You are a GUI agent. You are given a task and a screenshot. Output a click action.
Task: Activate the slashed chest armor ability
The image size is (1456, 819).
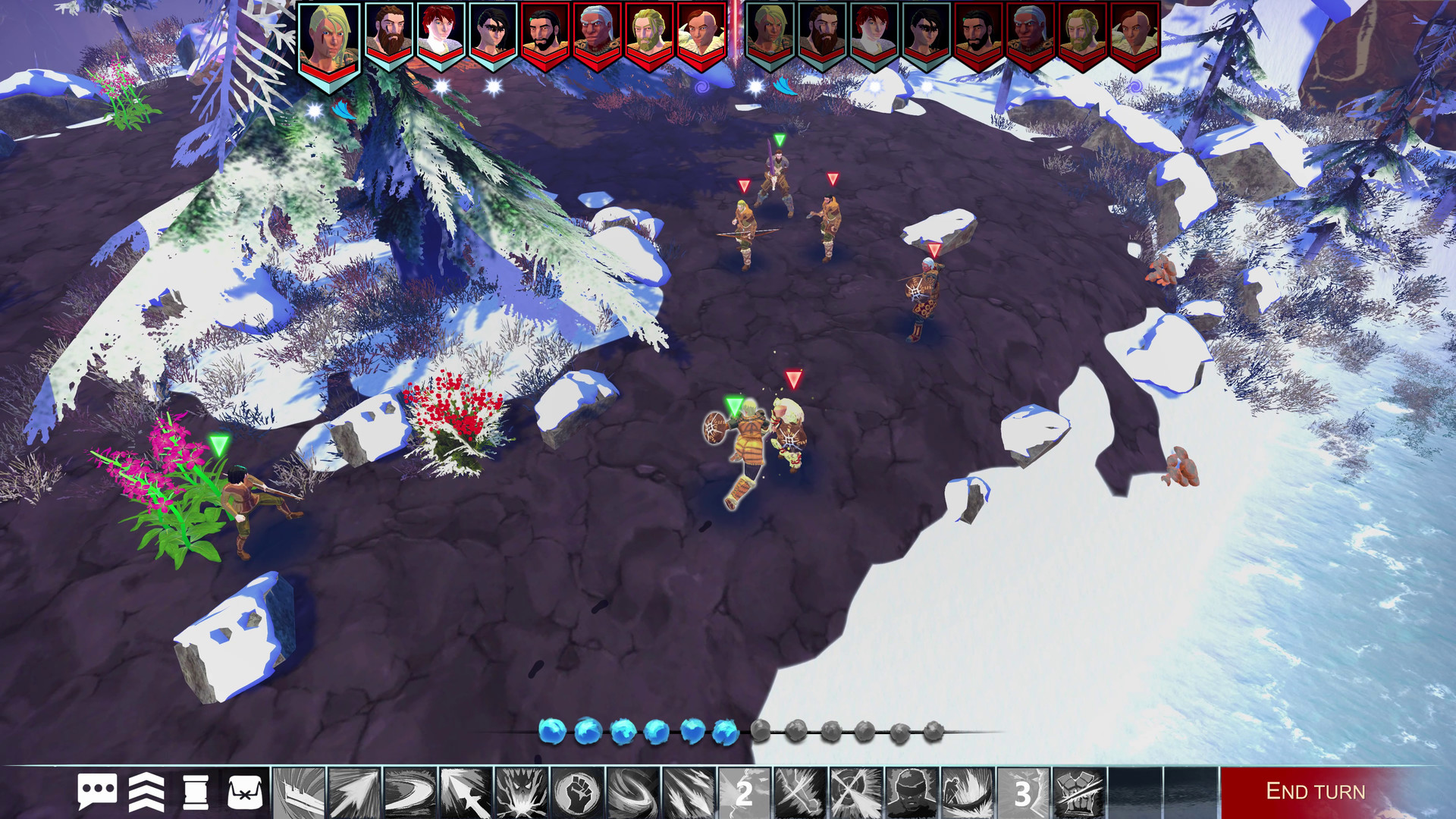click(1078, 793)
